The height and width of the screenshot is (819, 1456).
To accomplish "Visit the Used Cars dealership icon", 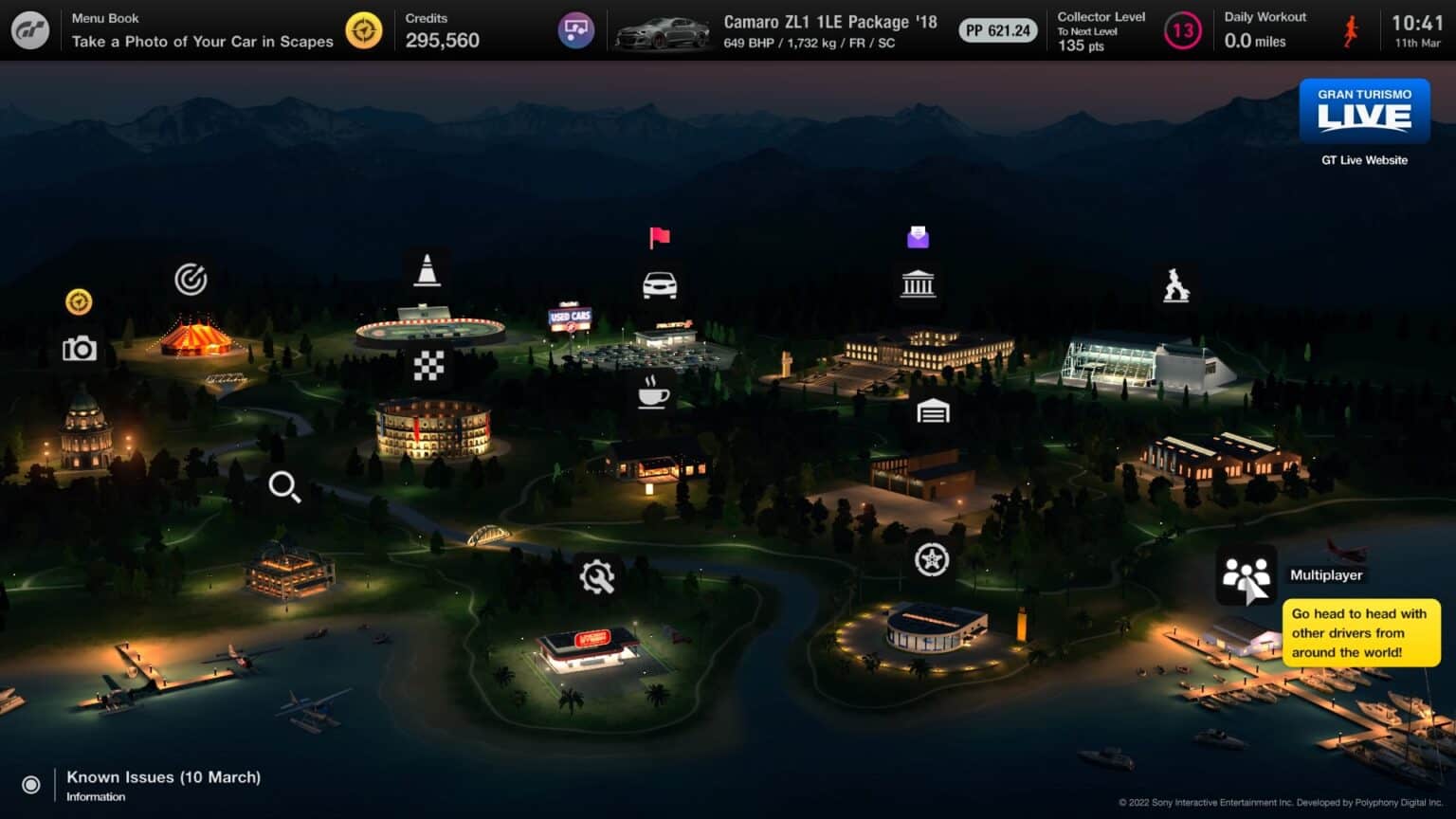I will point(660,284).
